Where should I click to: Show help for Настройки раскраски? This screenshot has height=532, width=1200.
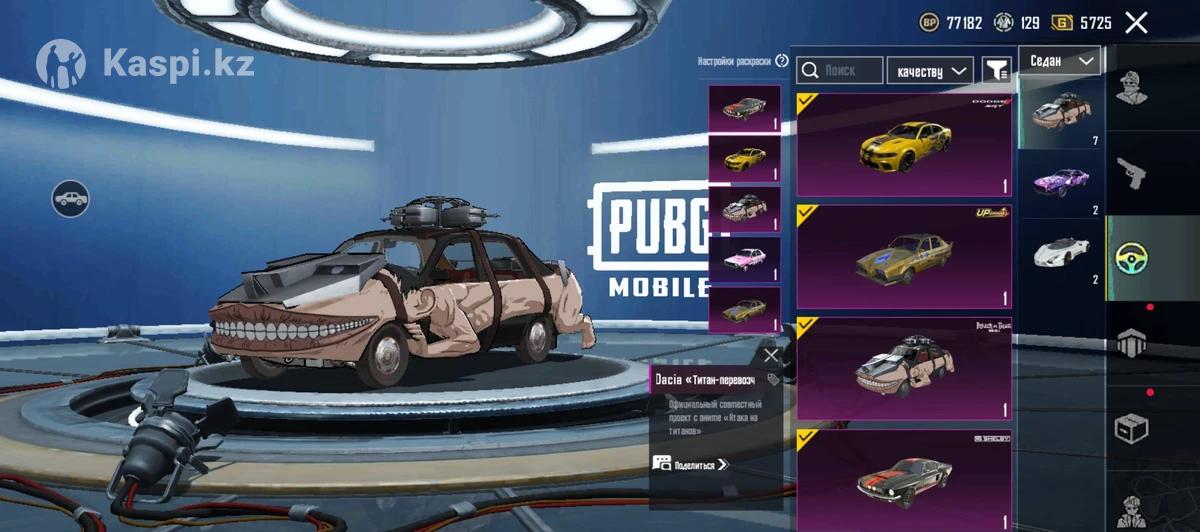point(782,61)
